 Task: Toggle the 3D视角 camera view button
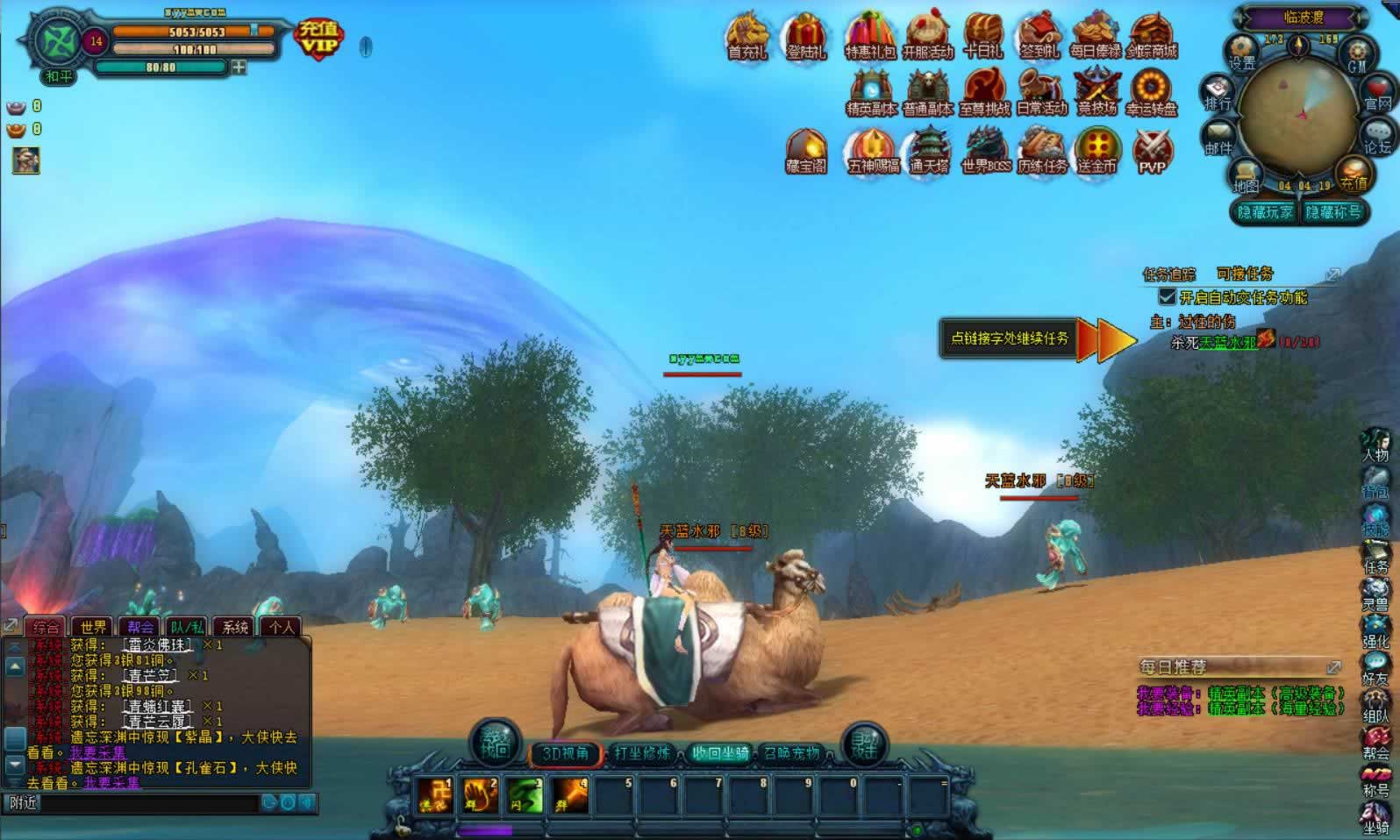pos(565,753)
